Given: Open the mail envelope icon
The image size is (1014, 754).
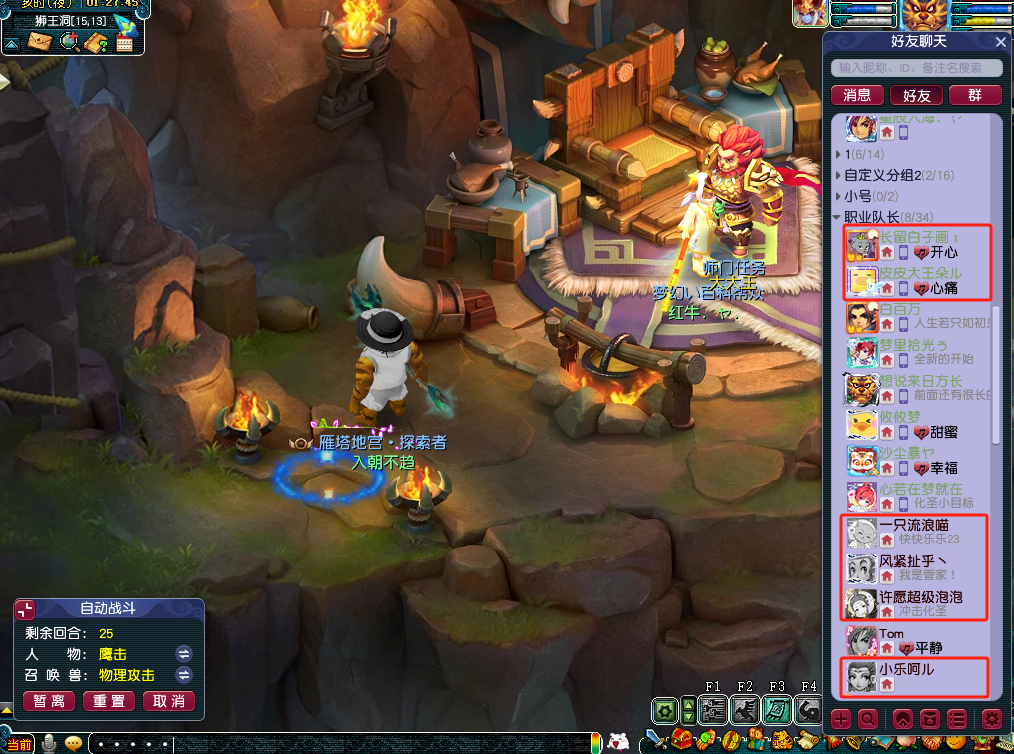Looking at the screenshot, I should [x=40, y=41].
